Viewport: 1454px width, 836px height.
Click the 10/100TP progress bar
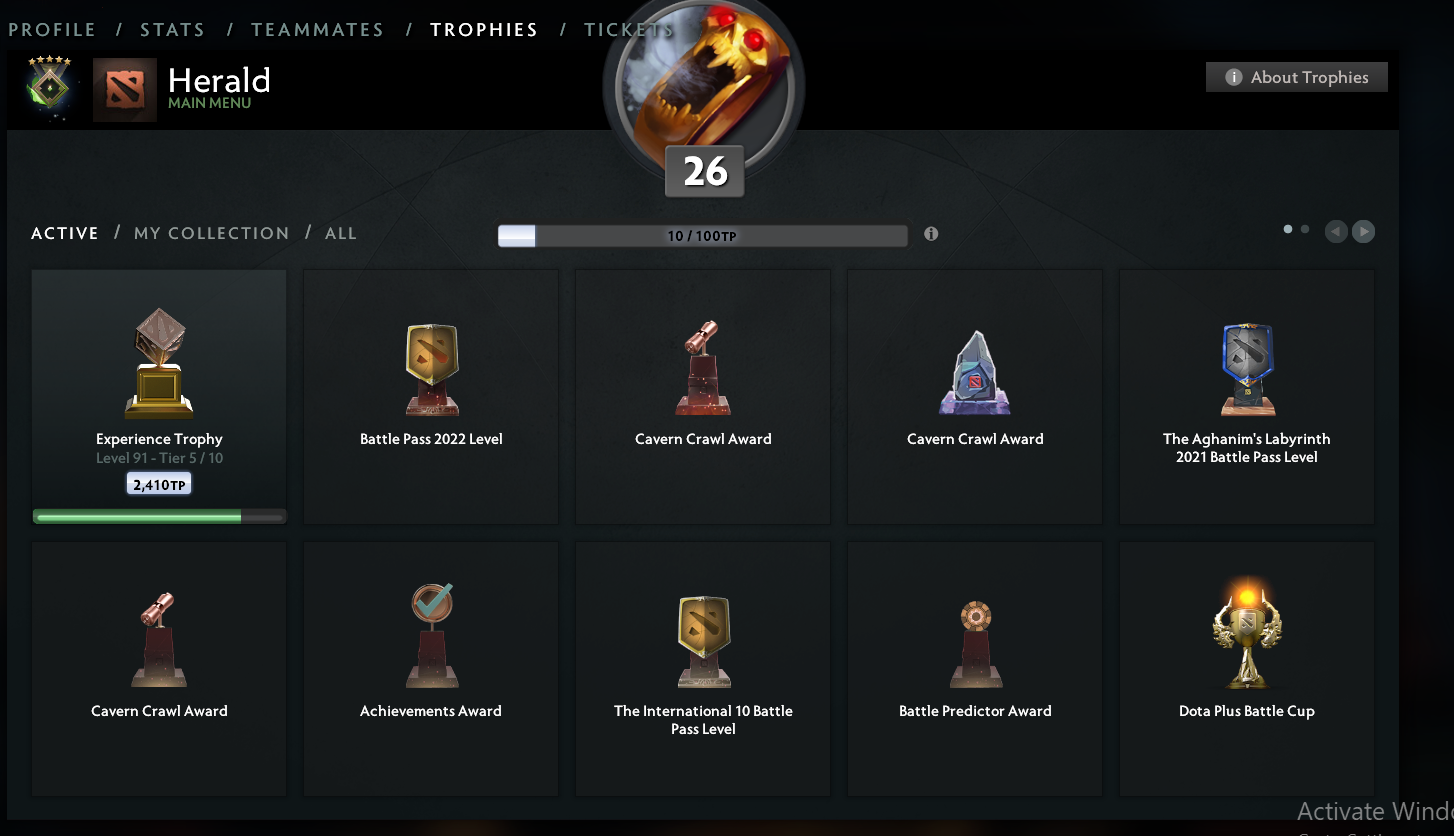click(x=704, y=236)
